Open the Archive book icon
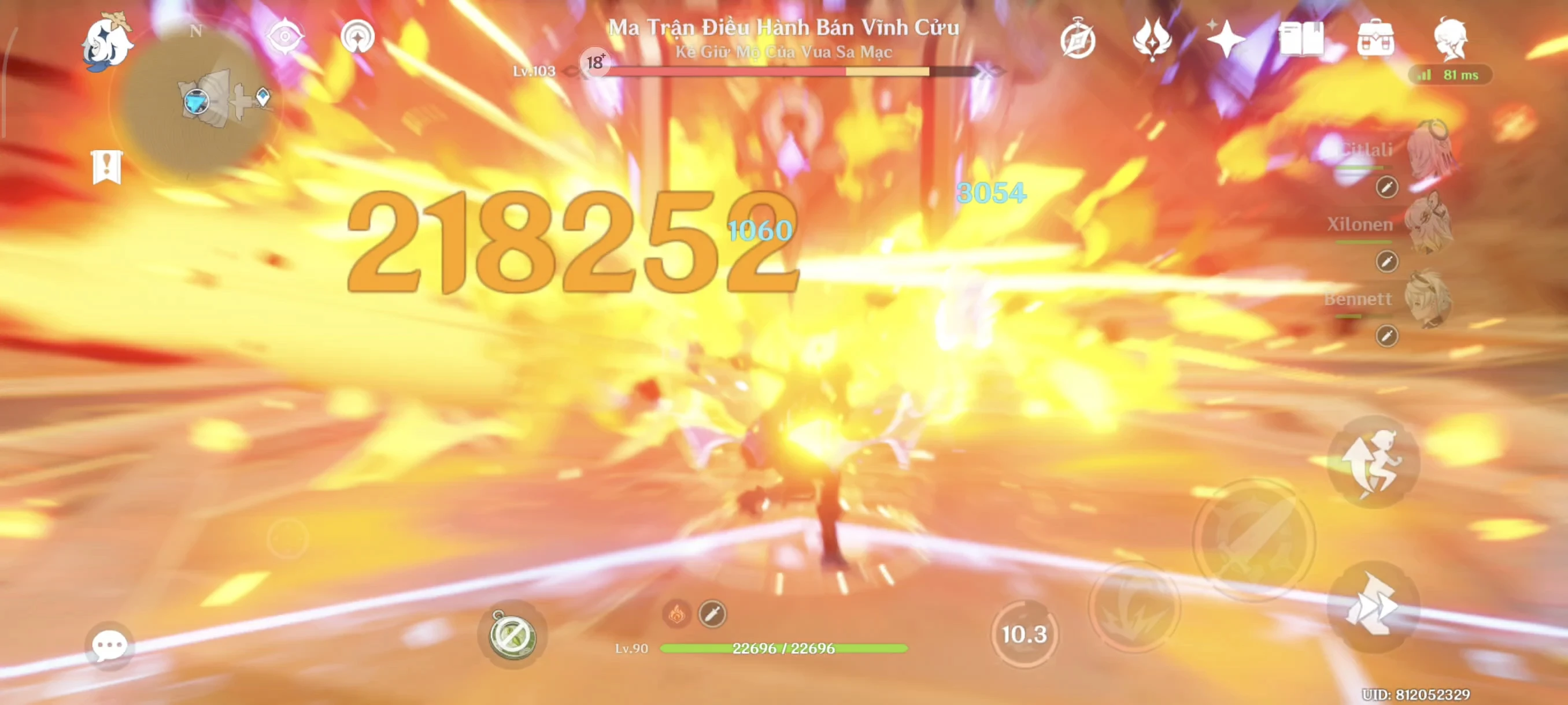Image resolution: width=1568 pixels, height=705 pixels. [x=1303, y=38]
